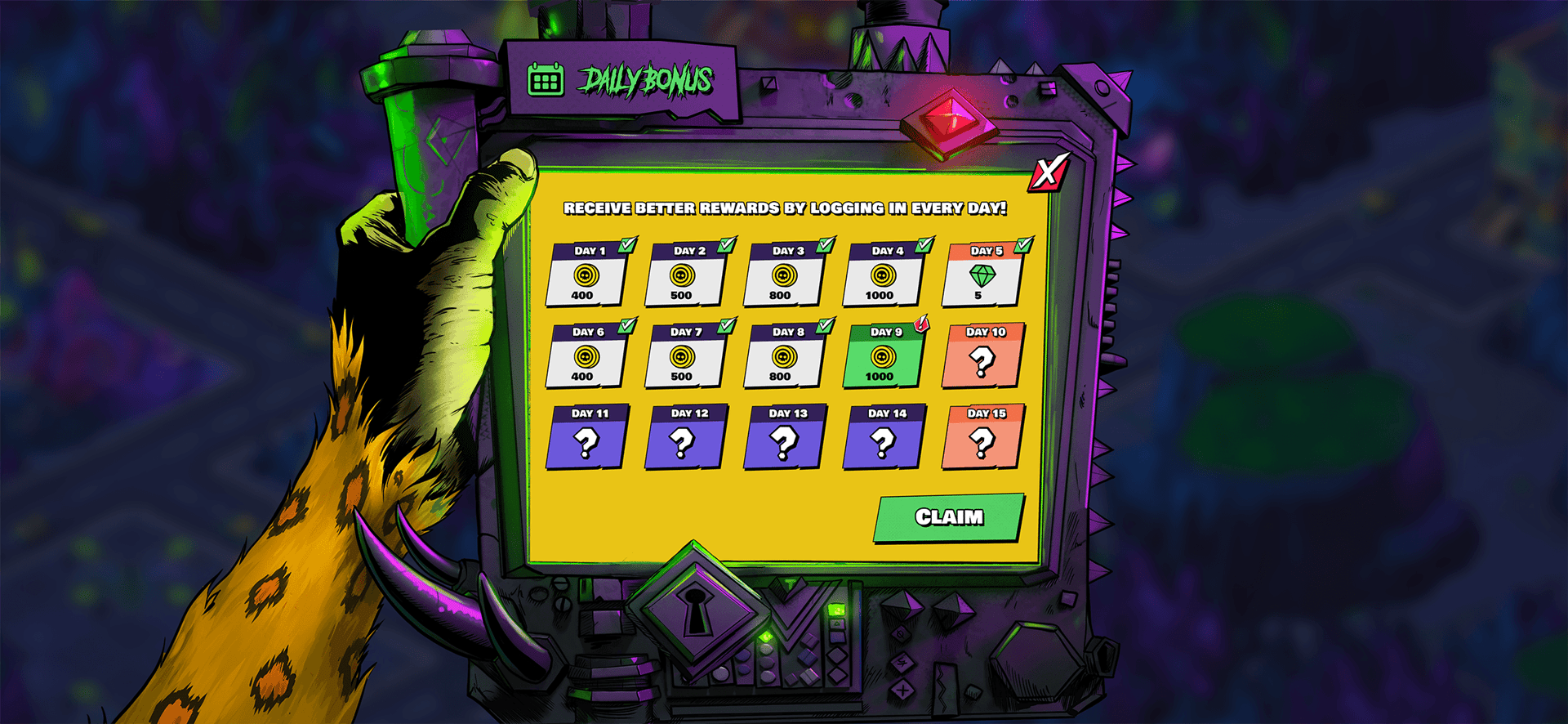Click the checkmark on Day 5
Screen dimensions: 1568x724
click(1025, 244)
